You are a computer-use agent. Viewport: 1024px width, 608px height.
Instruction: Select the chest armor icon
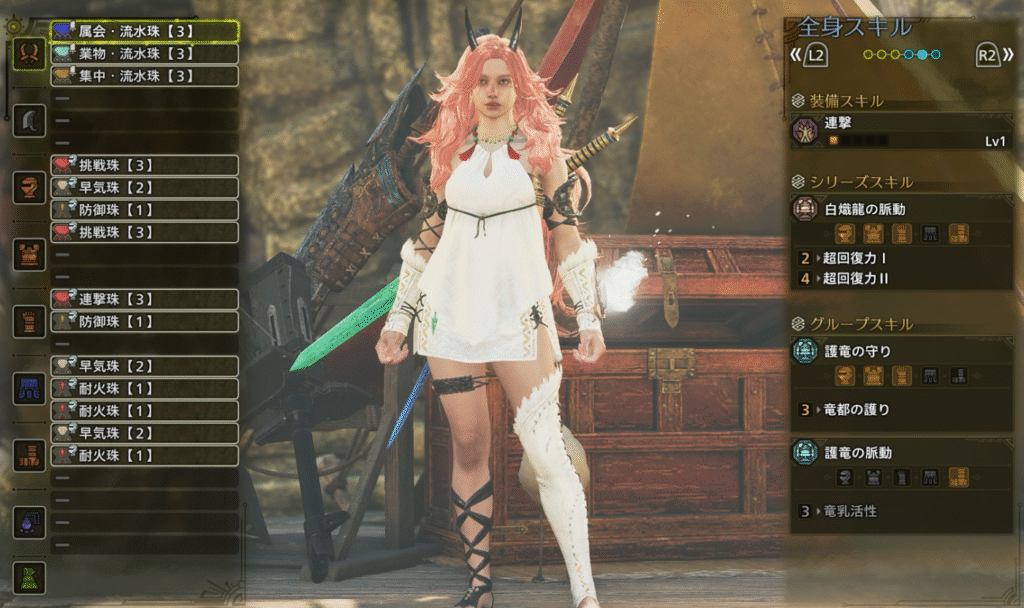coord(28,254)
